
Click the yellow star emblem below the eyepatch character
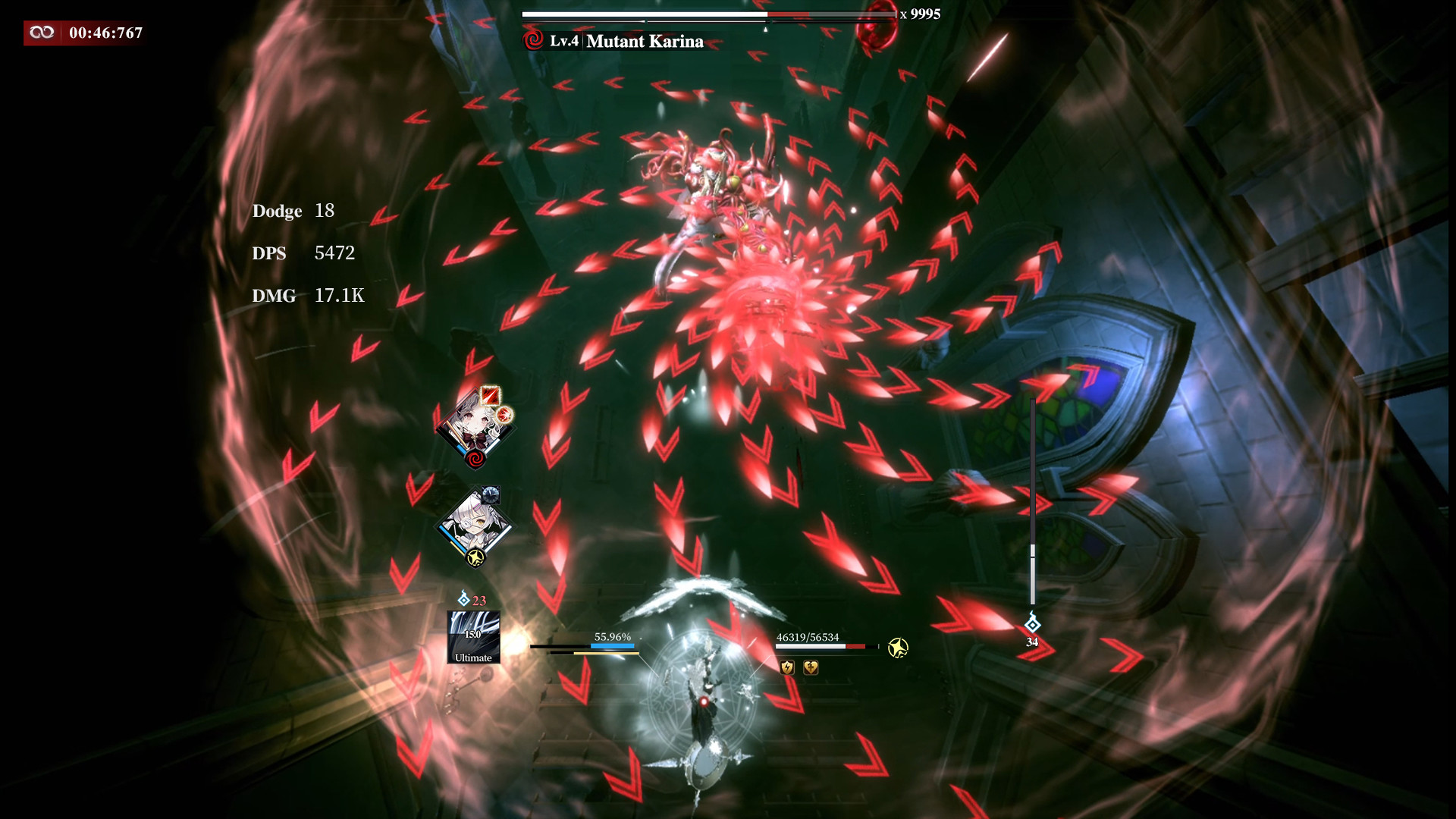click(x=476, y=557)
